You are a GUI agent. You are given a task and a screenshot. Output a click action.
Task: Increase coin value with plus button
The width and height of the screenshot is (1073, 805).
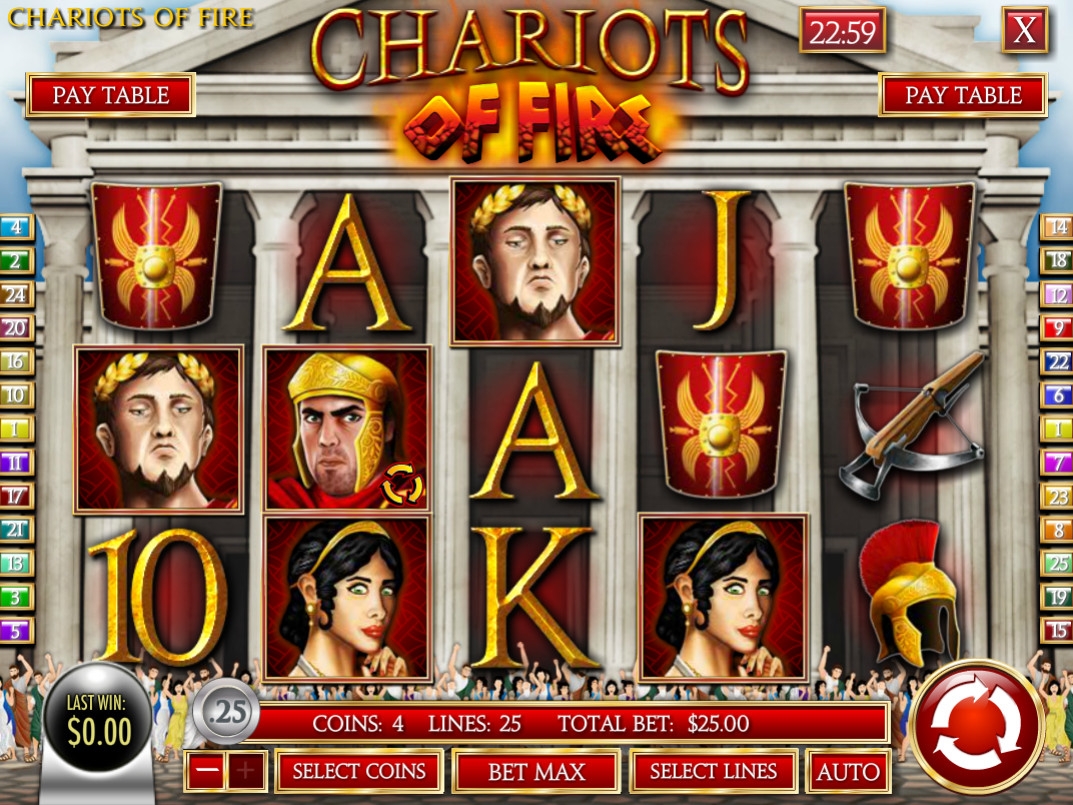click(x=248, y=772)
